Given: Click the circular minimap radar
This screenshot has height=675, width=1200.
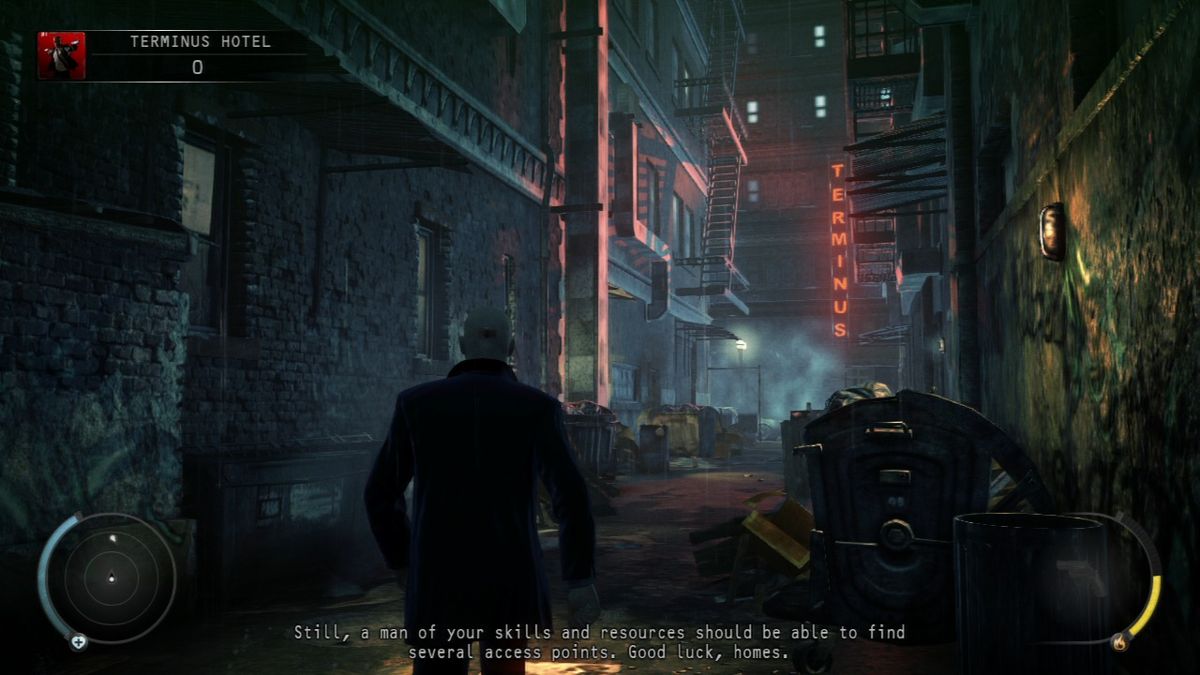Looking at the screenshot, I should point(110,577).
